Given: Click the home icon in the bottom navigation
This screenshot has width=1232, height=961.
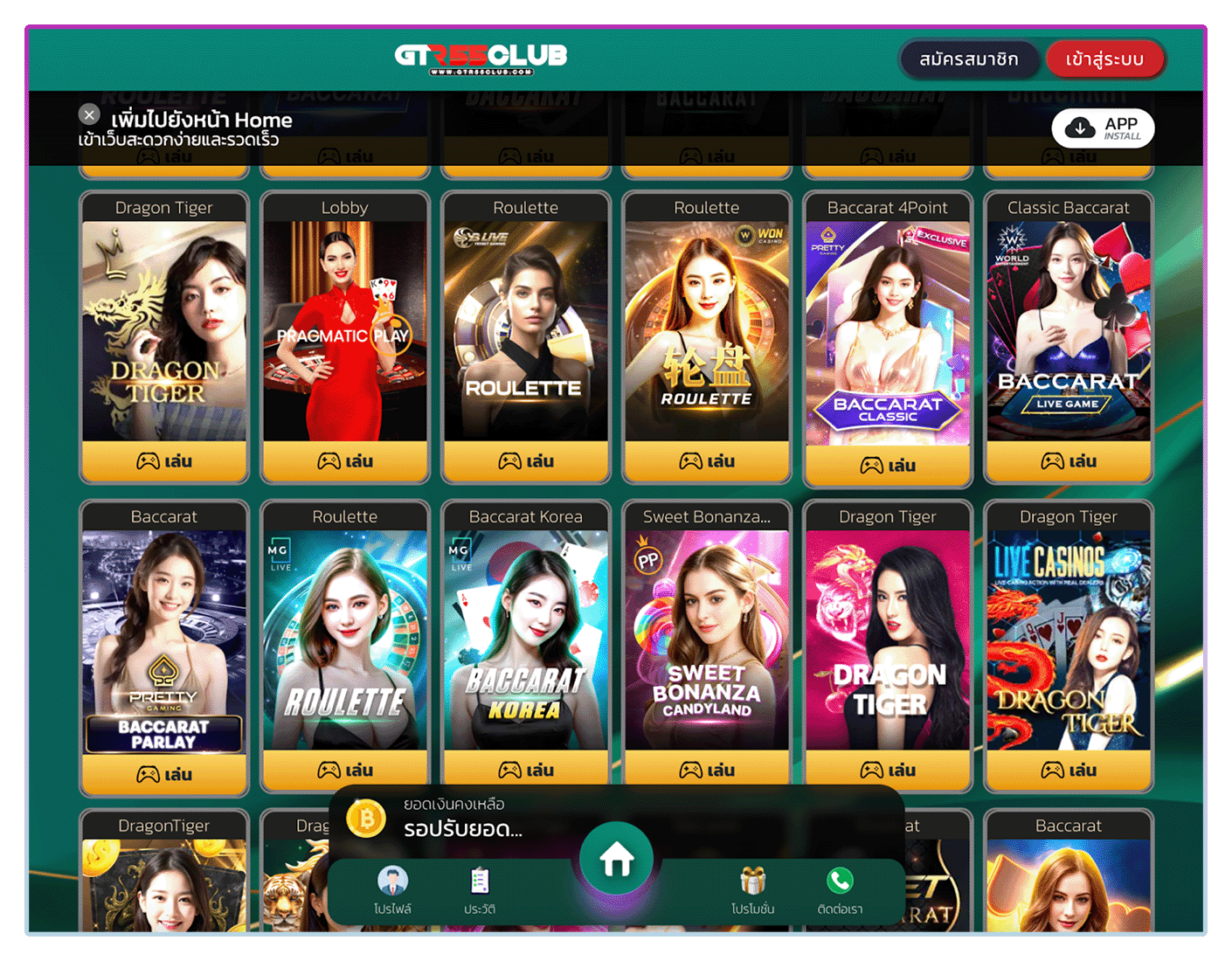Looking at the screenshot, I should pyautogui.click(x=616, y=858).
